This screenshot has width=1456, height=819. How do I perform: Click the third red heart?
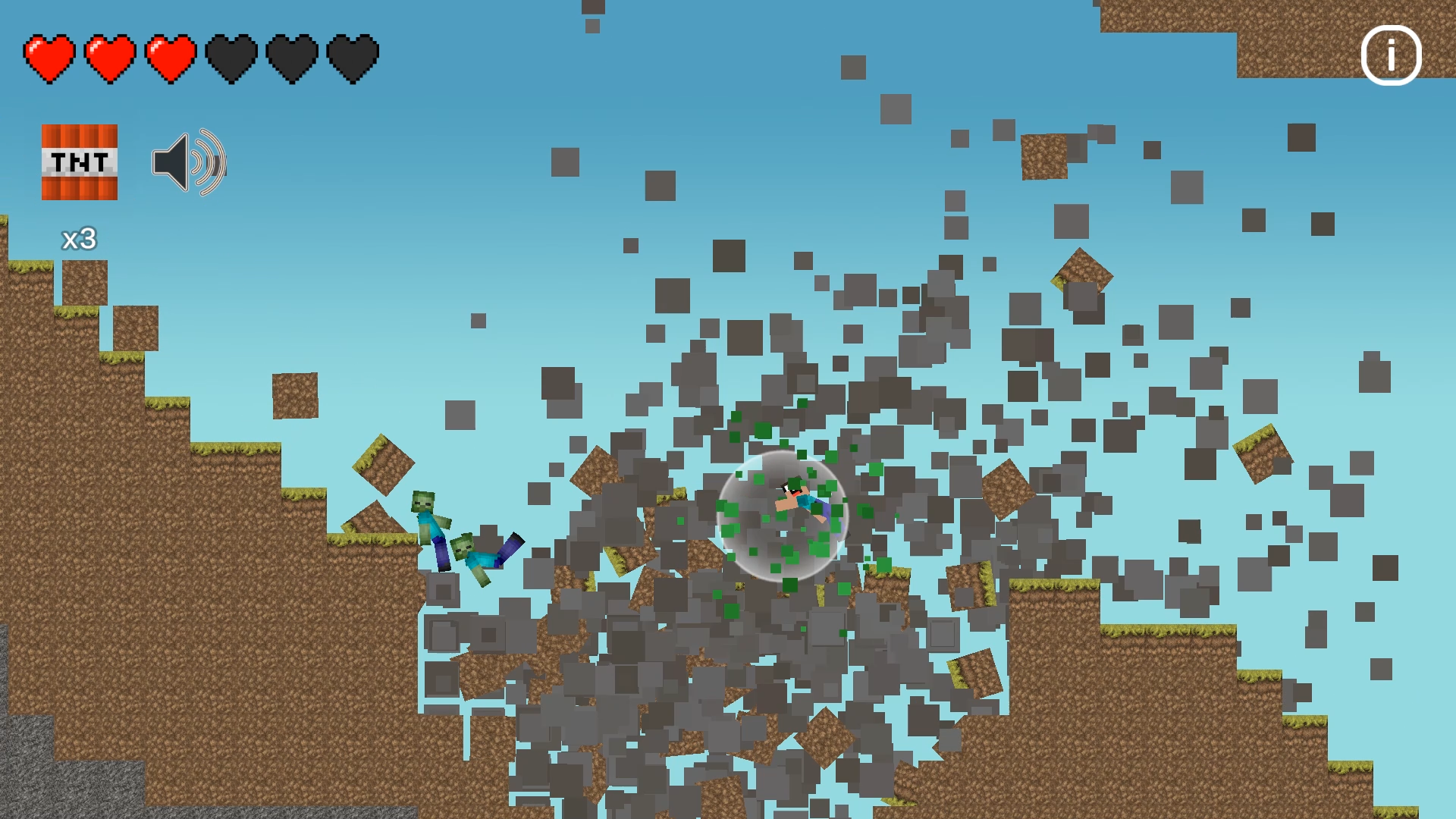click(x=171, y=57)
